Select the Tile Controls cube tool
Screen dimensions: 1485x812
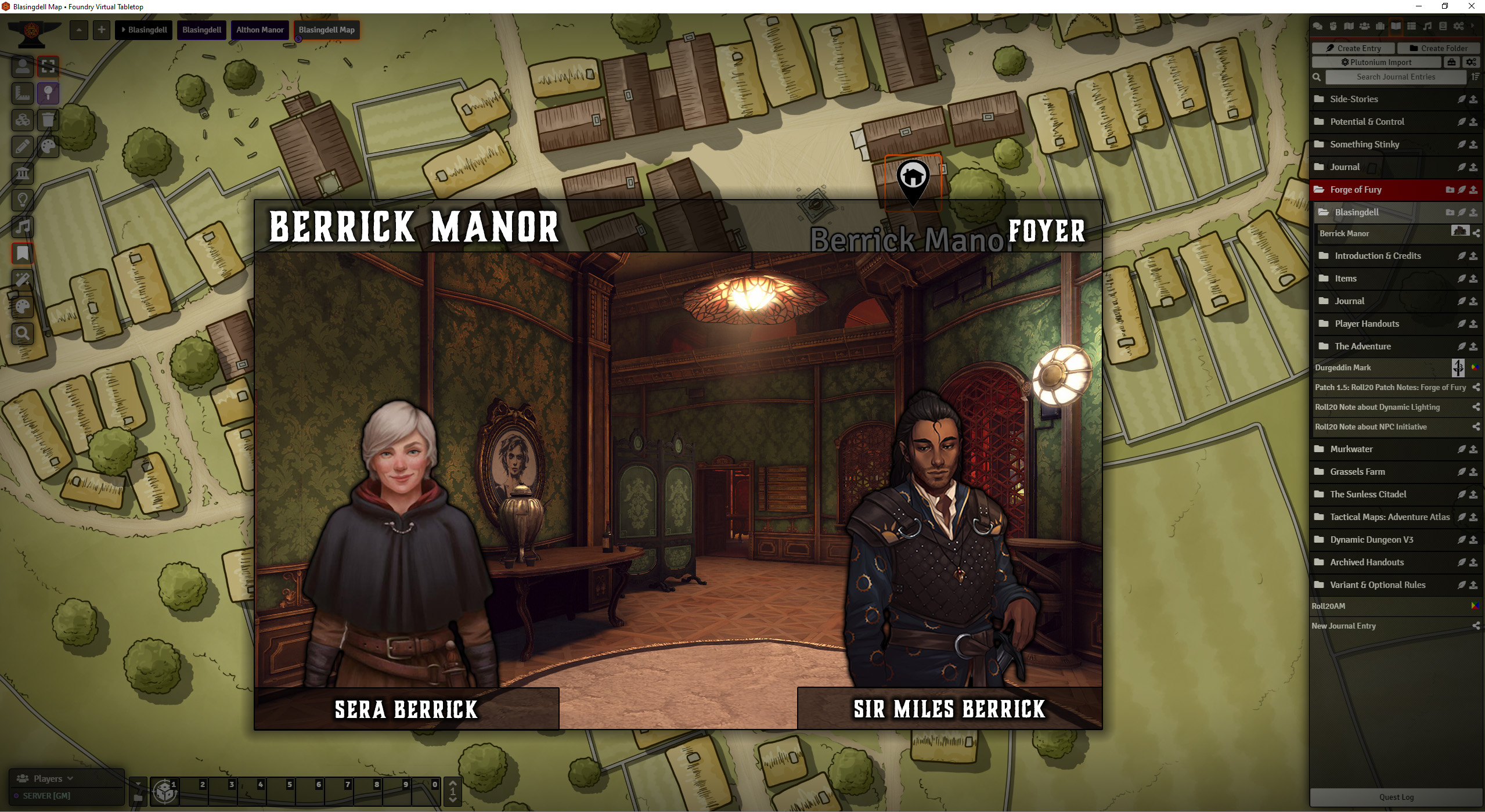(x=23, y=120)
